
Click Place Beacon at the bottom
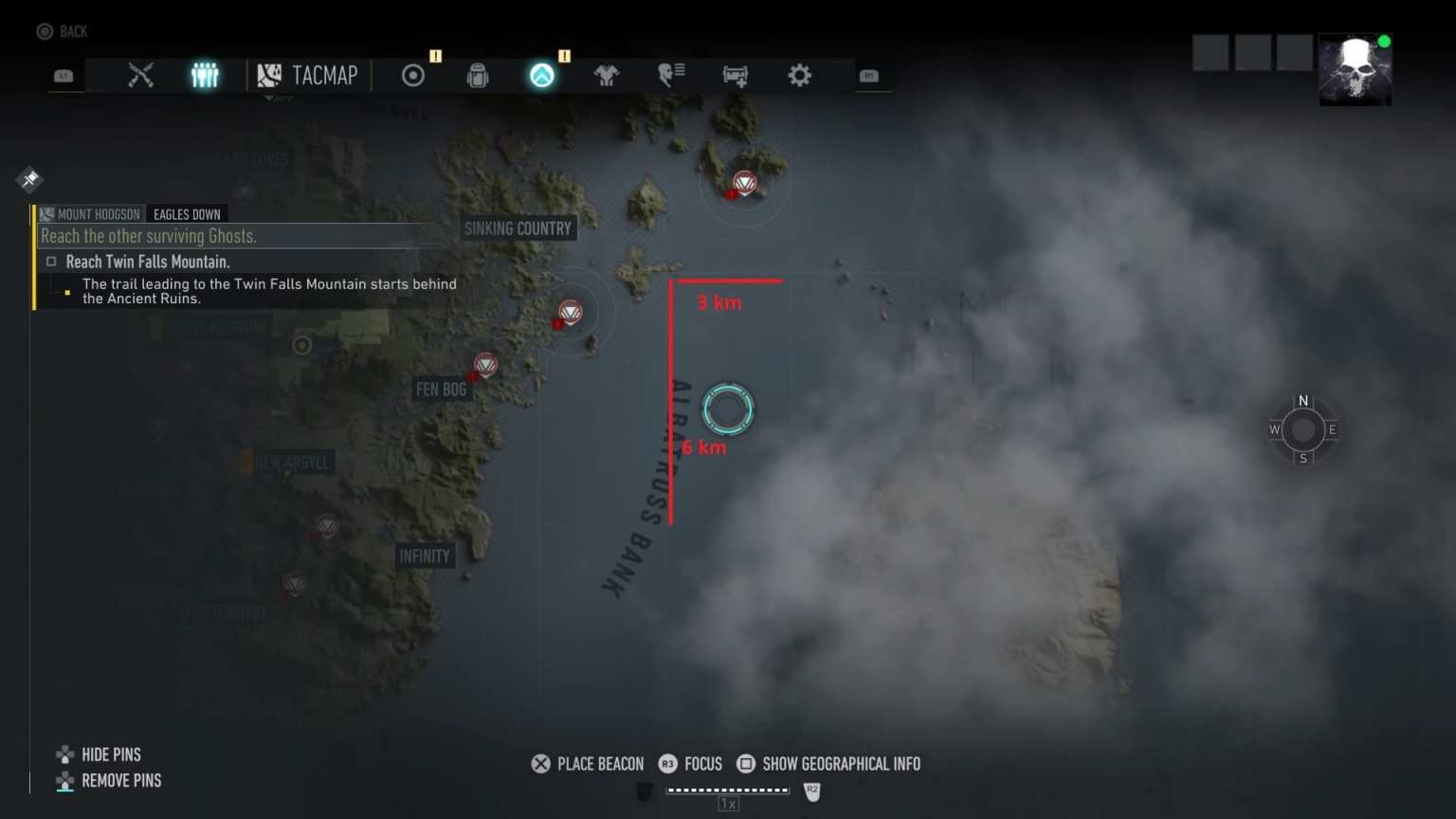pyautogui.click(x=587, y=764)
